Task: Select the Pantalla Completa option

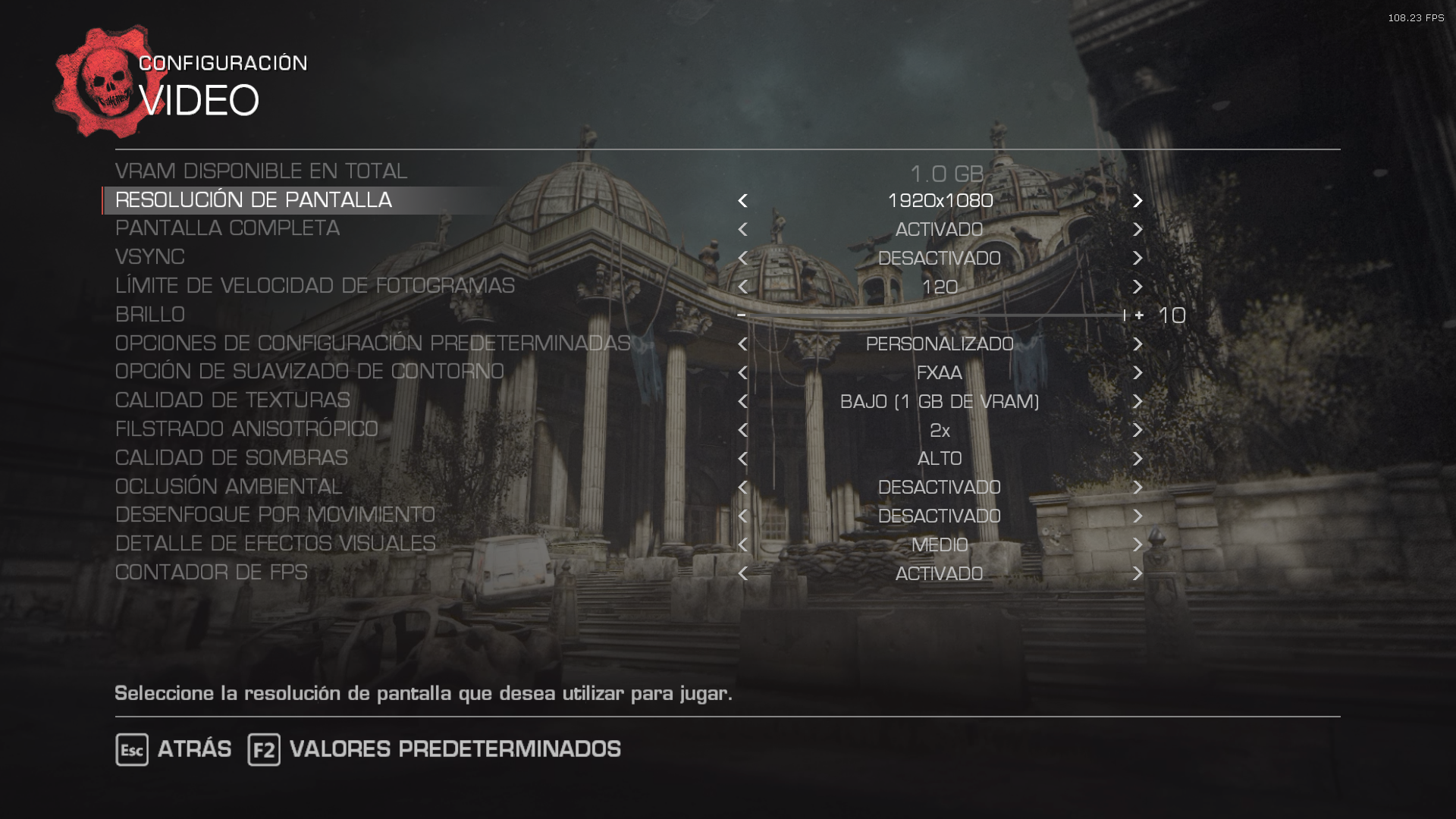Action: click(227, 228)
